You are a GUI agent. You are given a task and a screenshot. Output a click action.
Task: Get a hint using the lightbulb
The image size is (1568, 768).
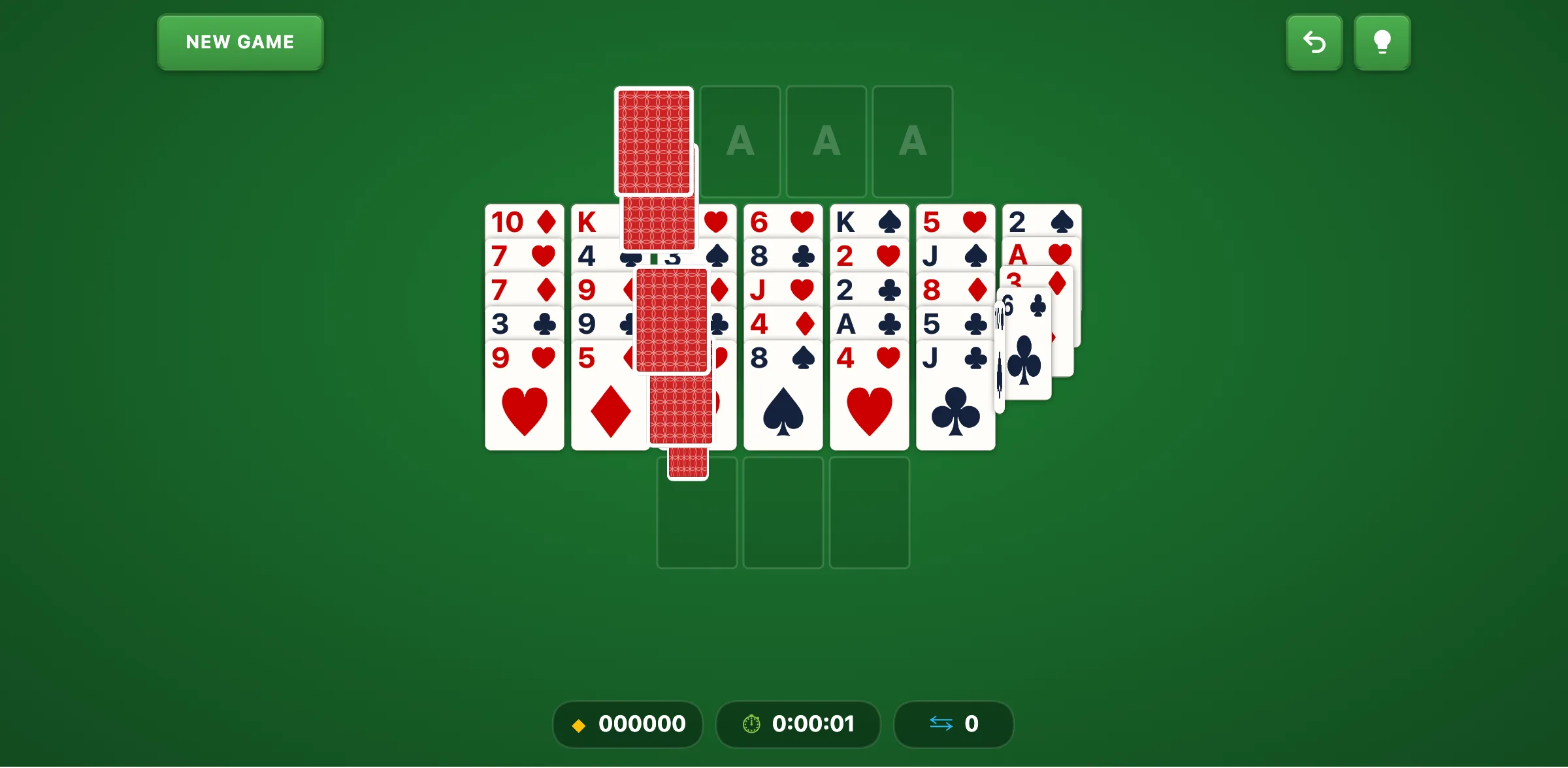tap(1382, 42)
